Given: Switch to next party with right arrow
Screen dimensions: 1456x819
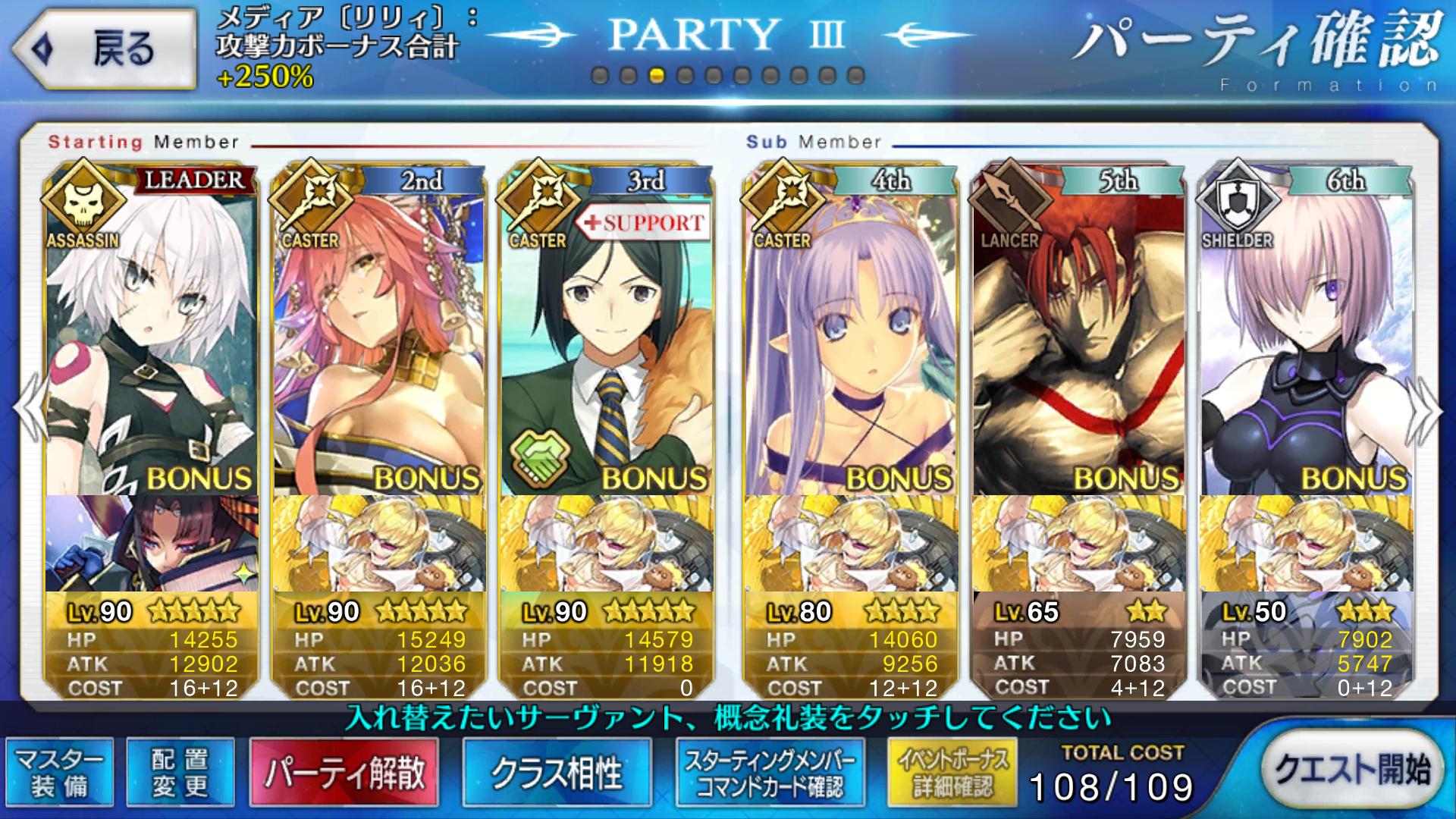Looking at the screenshot, I should 1426,409.
